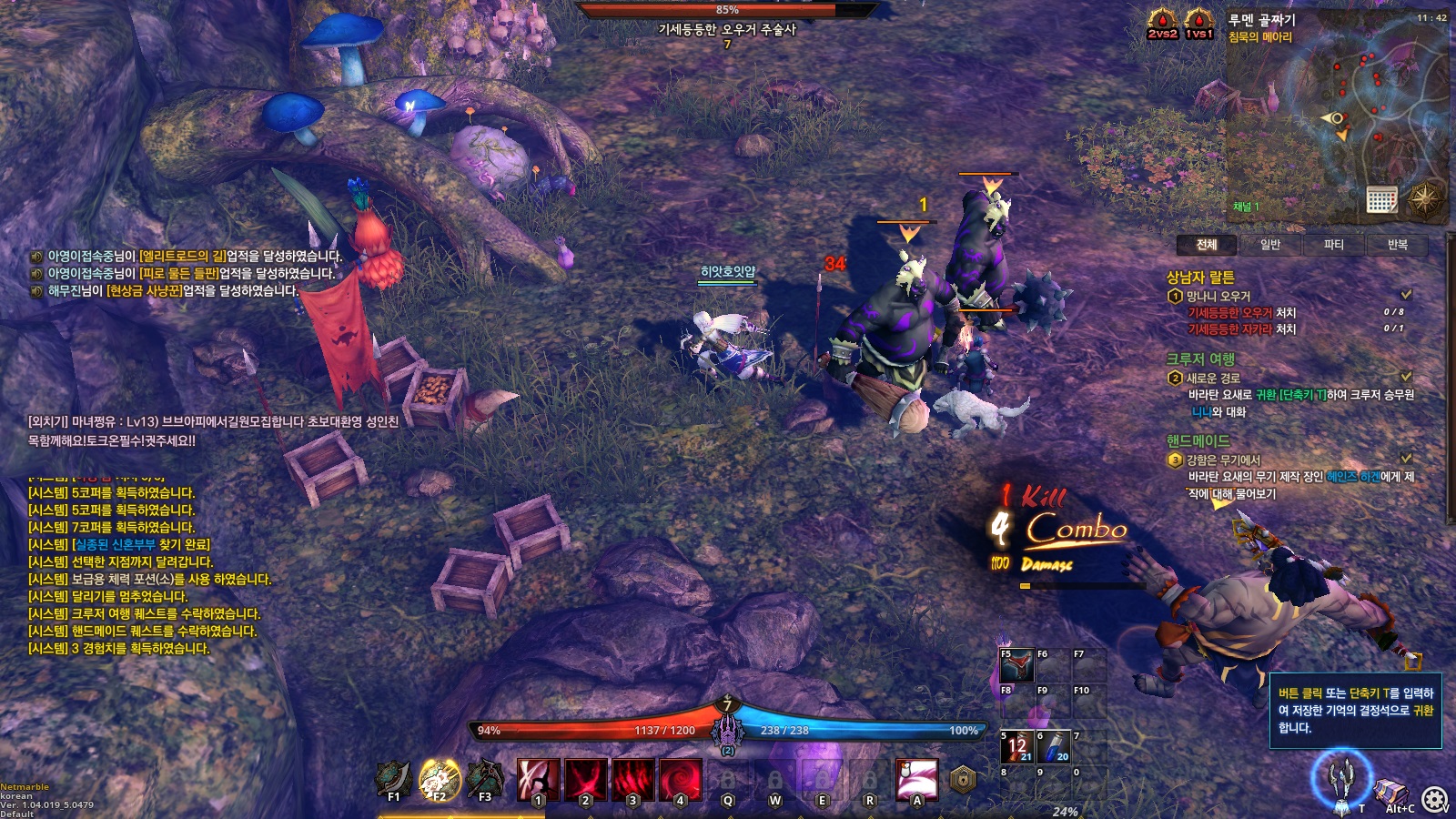Switch quest tracker to the 파티 tab
Image resolution: width=1456 pixels, height=819 pixels.
tap(1333, 245)
